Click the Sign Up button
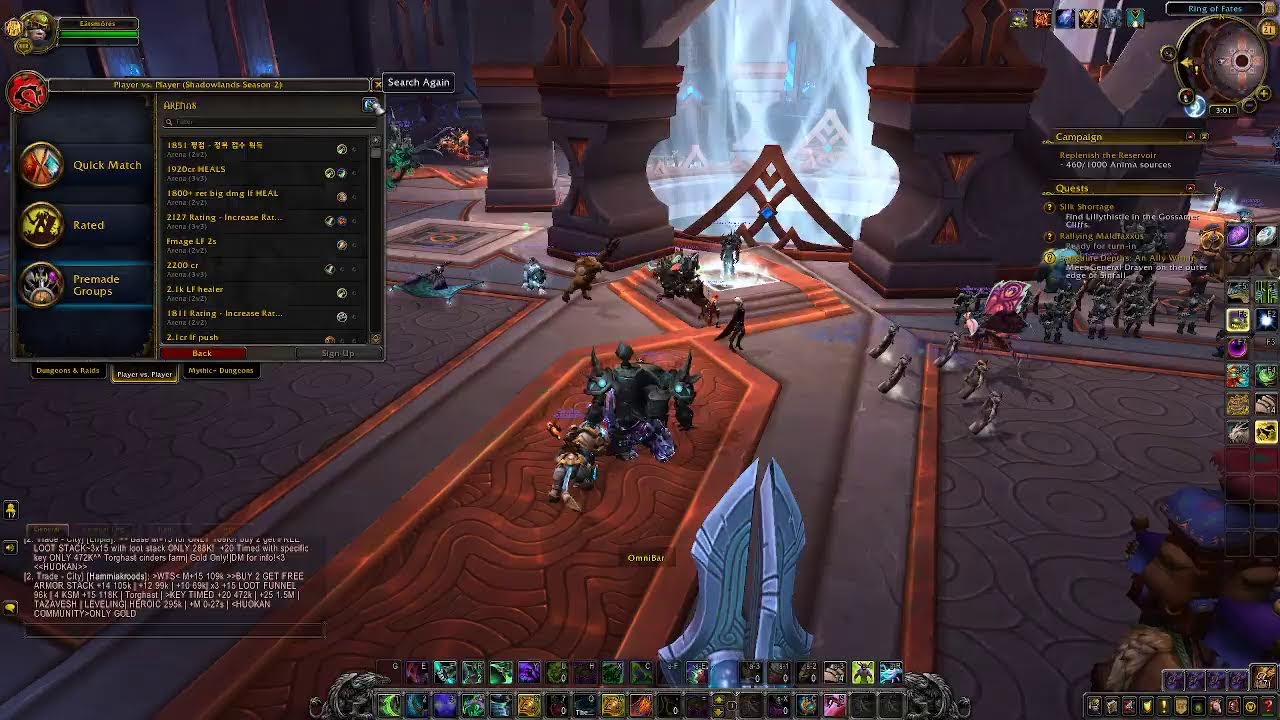Screen dimensions: 1280x720 (337, 353)
